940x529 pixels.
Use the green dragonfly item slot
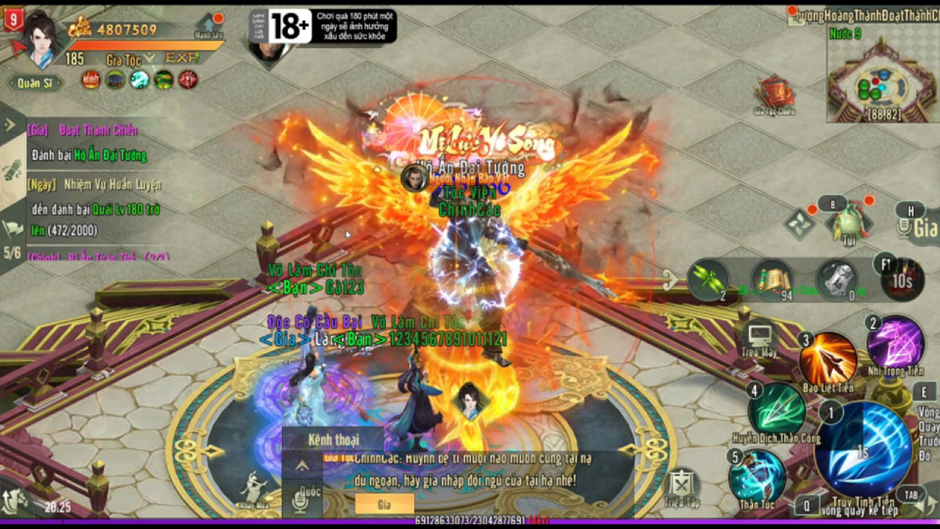click(x=707, y=279)
